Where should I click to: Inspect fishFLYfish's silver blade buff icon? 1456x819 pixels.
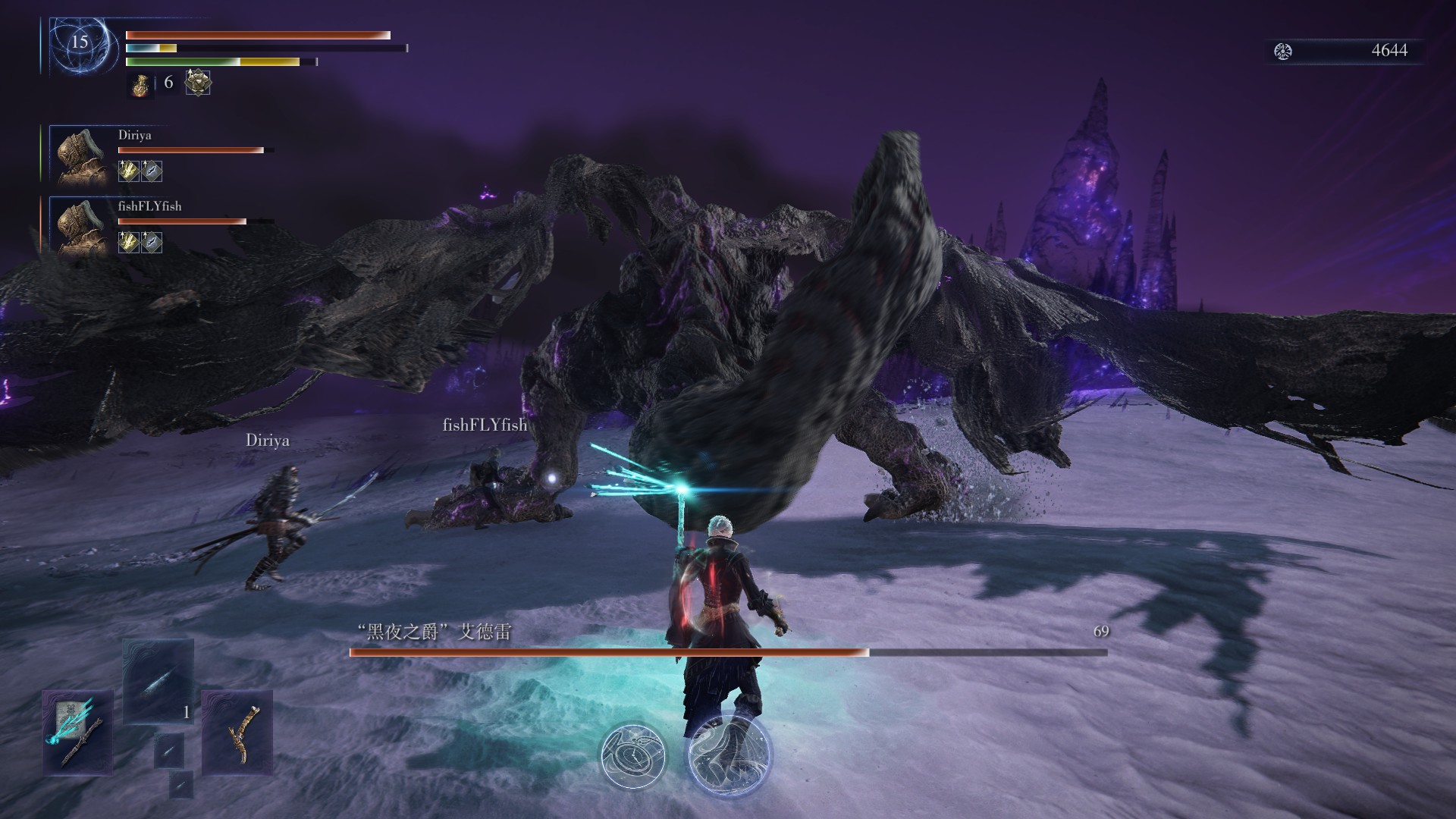152,243
